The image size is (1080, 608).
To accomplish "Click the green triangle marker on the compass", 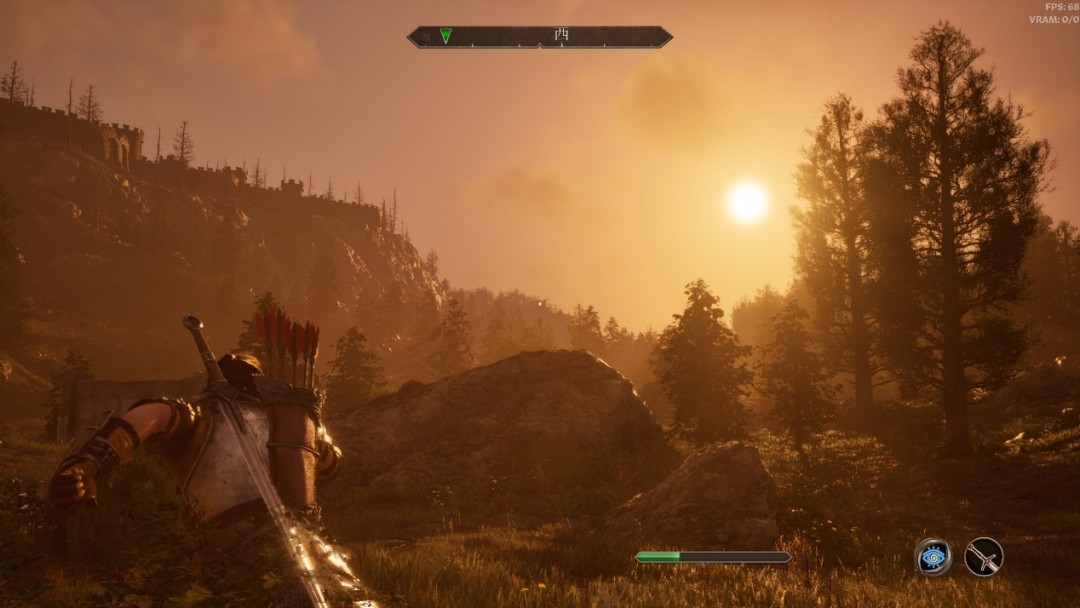I will point(445,36).
